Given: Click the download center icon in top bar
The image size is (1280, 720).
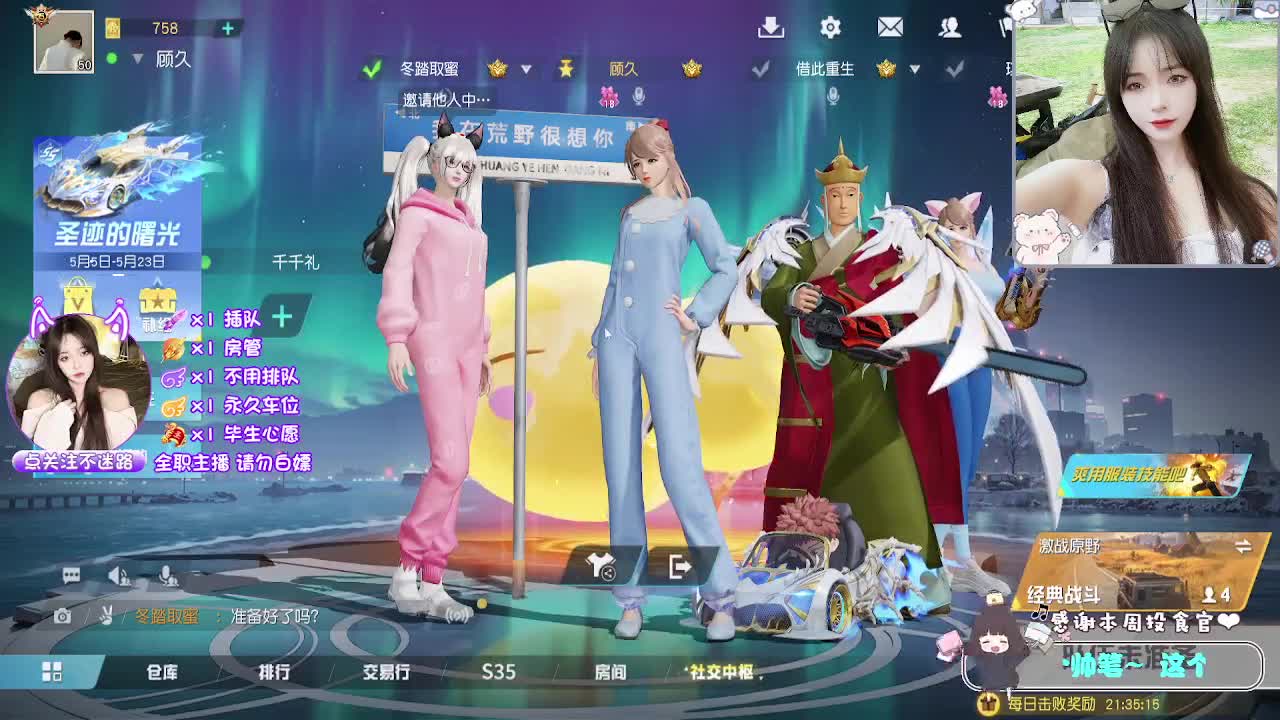Looking at the screenshot, I should [770, 27].
